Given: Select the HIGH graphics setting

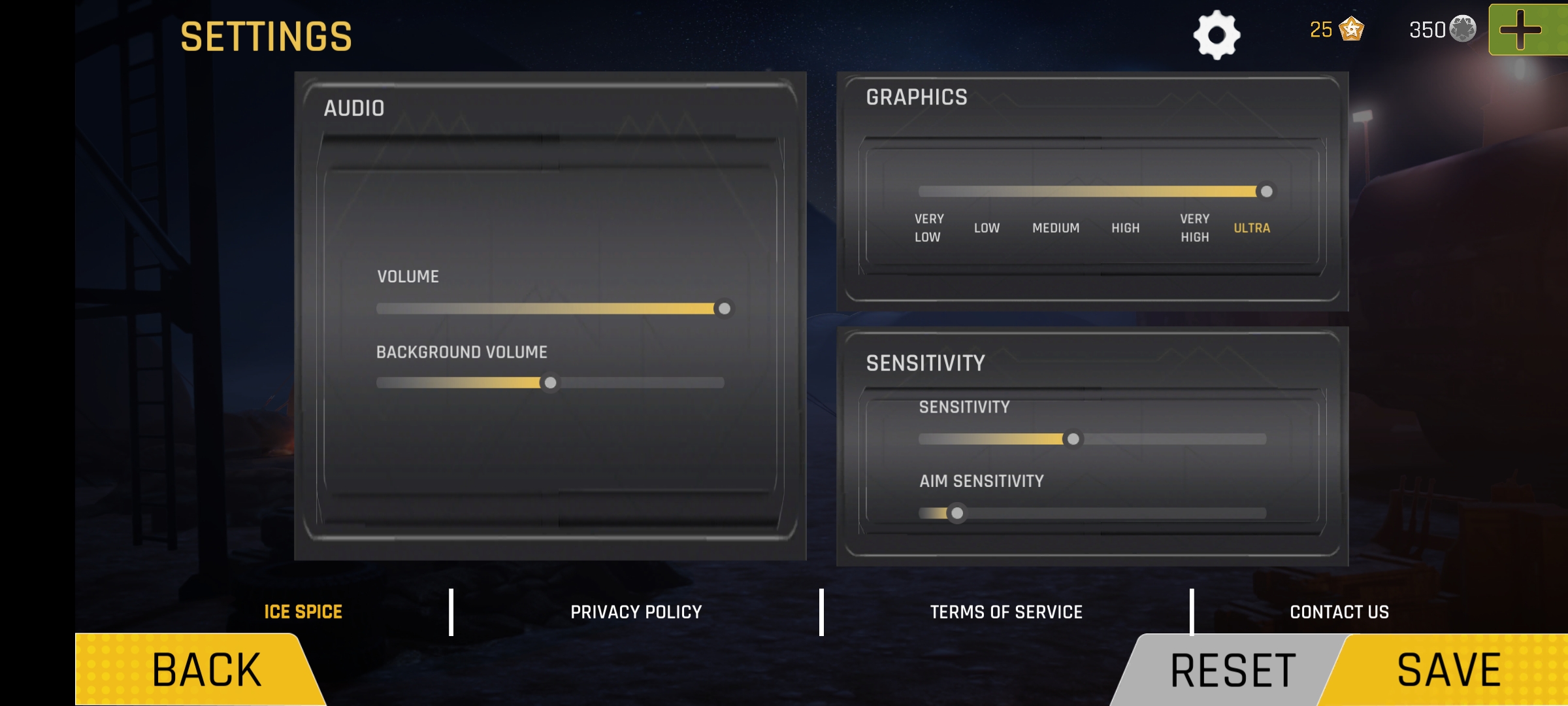Looking at the screenshot, I should [1125, 227].
